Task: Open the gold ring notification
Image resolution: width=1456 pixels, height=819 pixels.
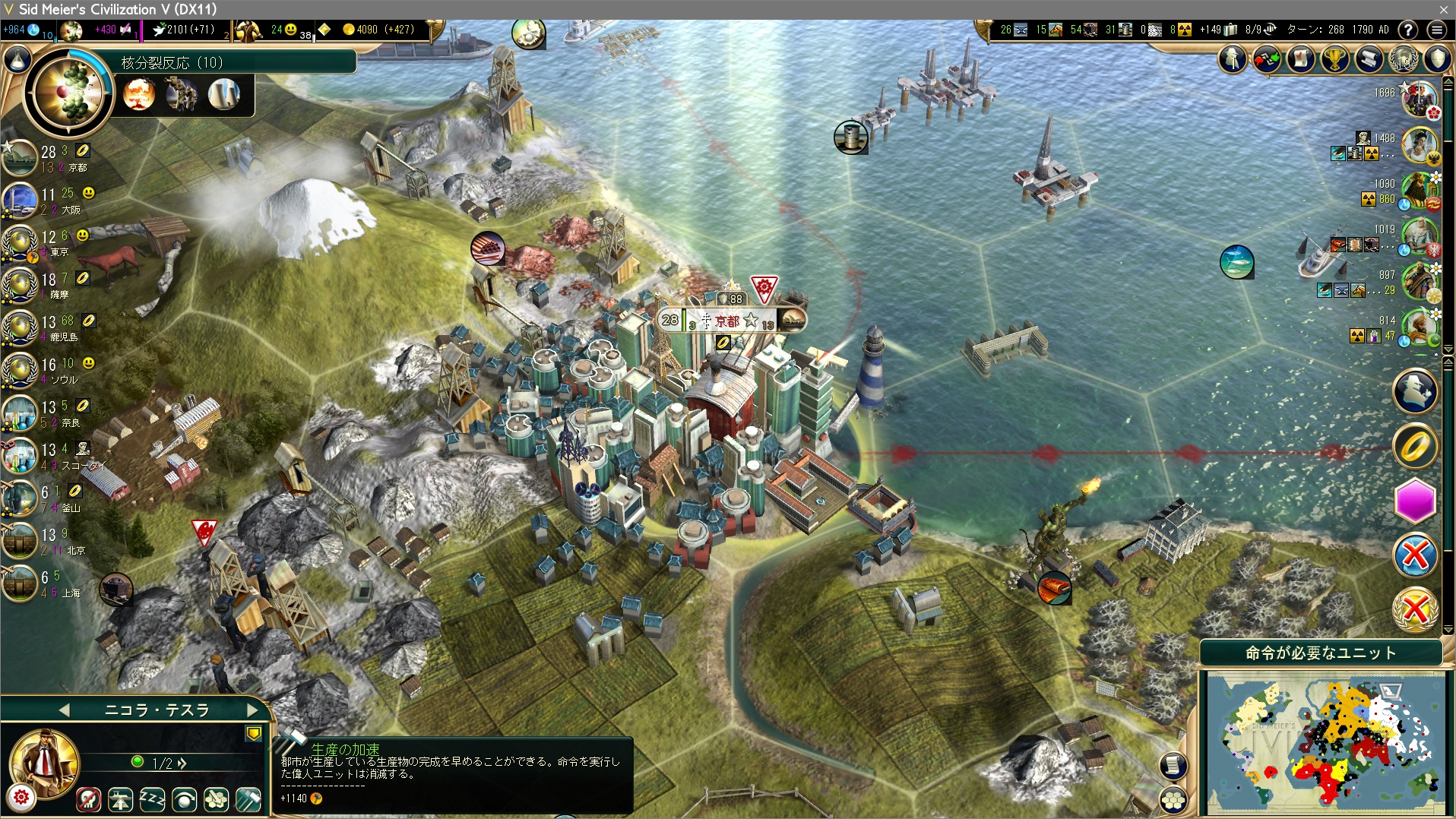Action: pyautogui.click(x=1415, y=447)
